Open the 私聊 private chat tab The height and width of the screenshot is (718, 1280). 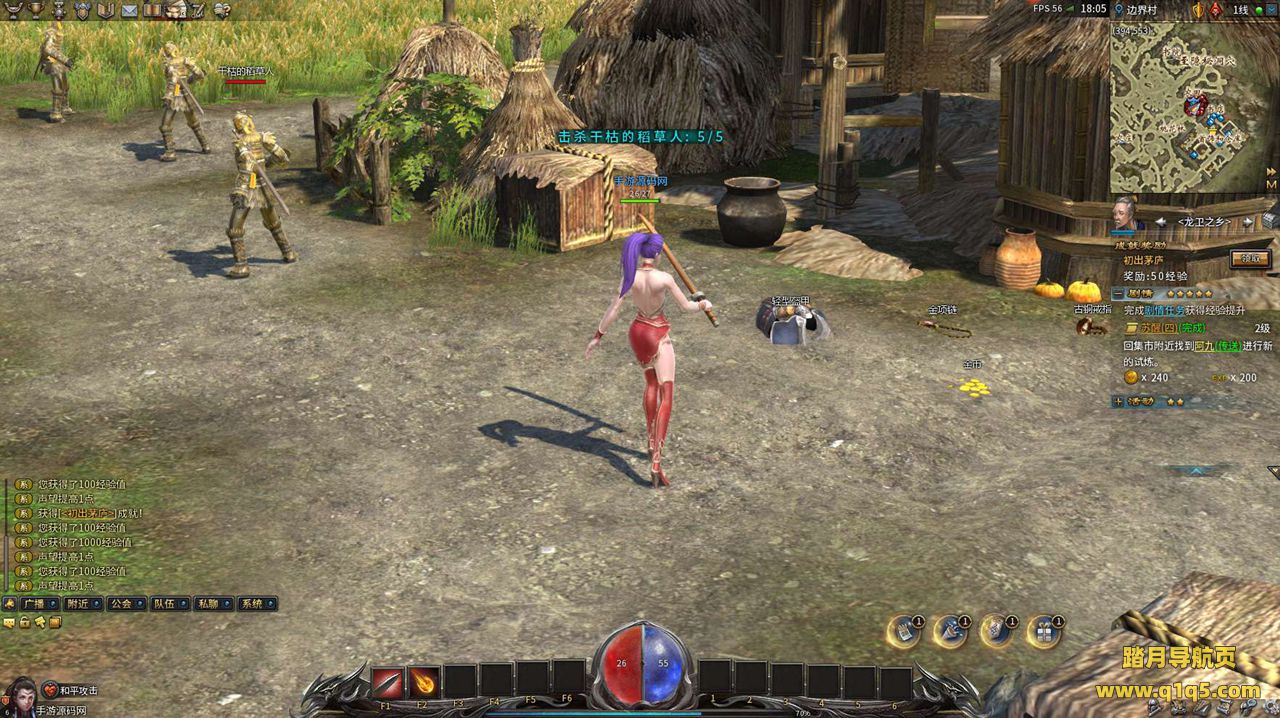207,604
